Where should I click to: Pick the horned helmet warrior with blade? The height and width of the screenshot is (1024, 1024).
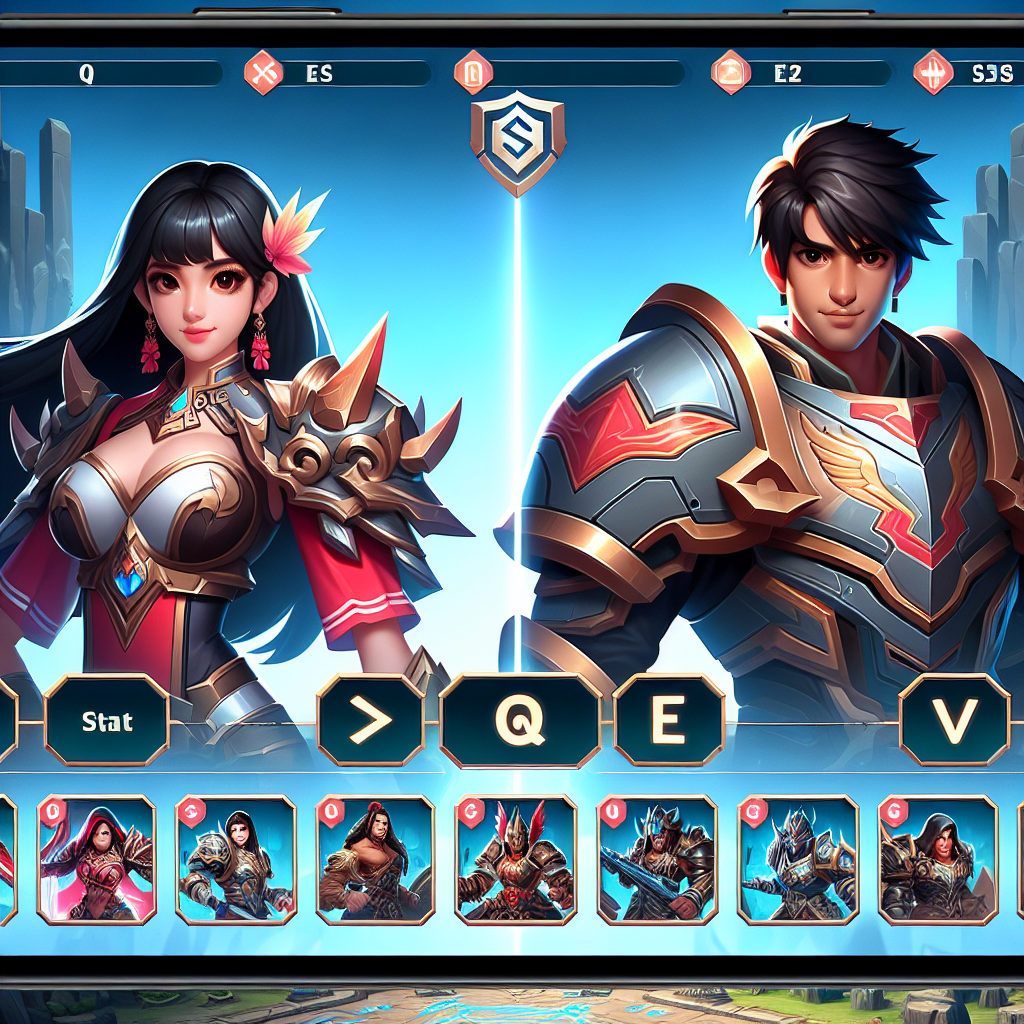click(x=656, y=858)
